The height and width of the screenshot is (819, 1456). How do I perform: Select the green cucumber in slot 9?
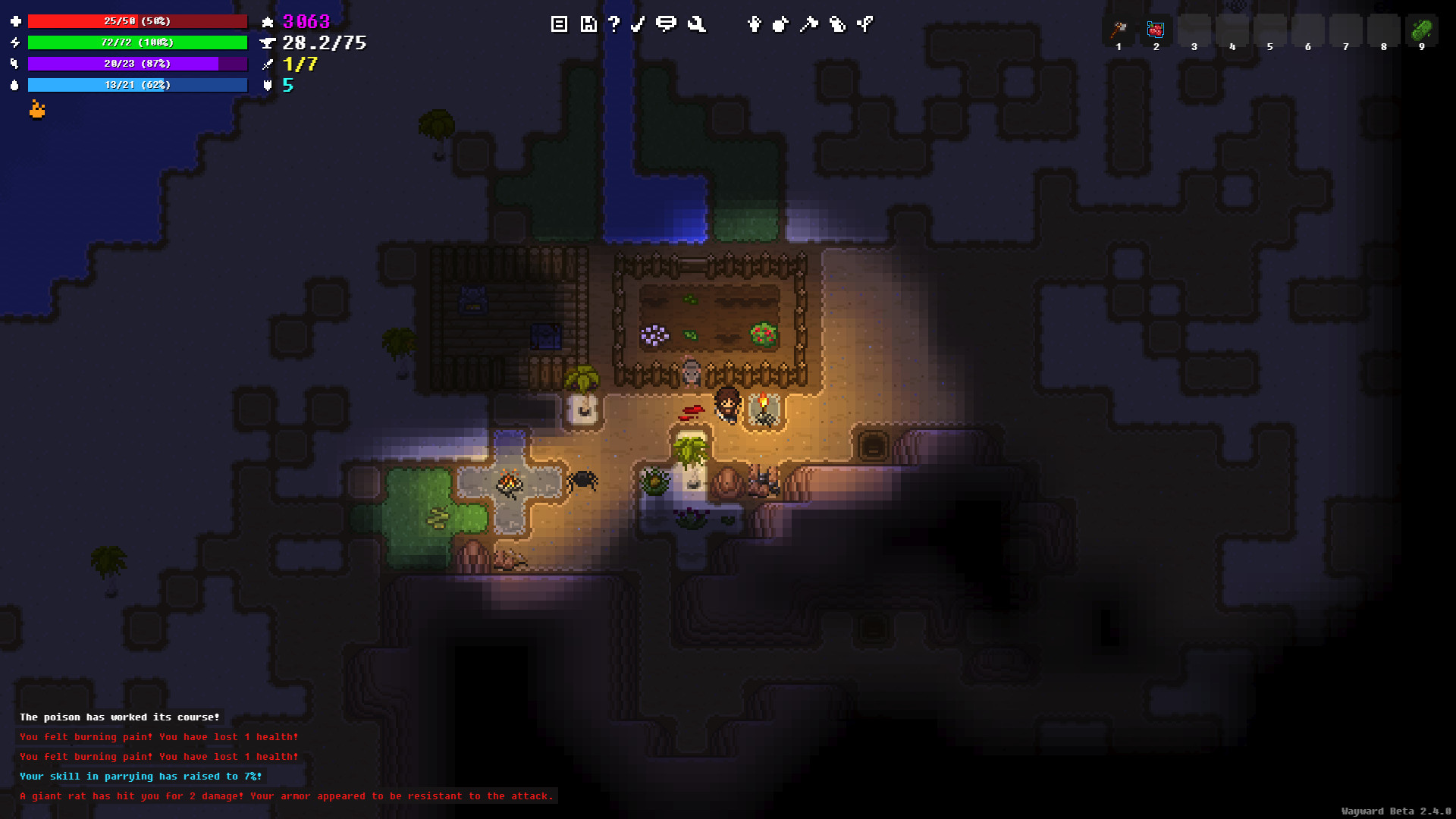point(1421,30)
